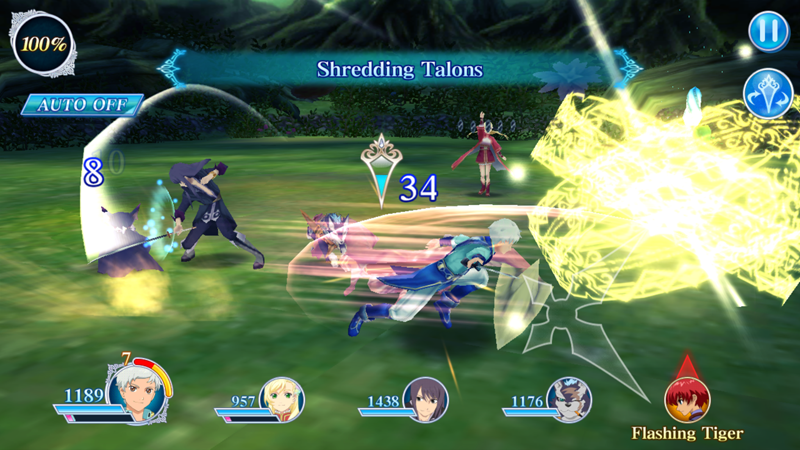Viewport: 800px width, 450px height.
Task: Tap the blue target-switch button
Action: point(767,96)
